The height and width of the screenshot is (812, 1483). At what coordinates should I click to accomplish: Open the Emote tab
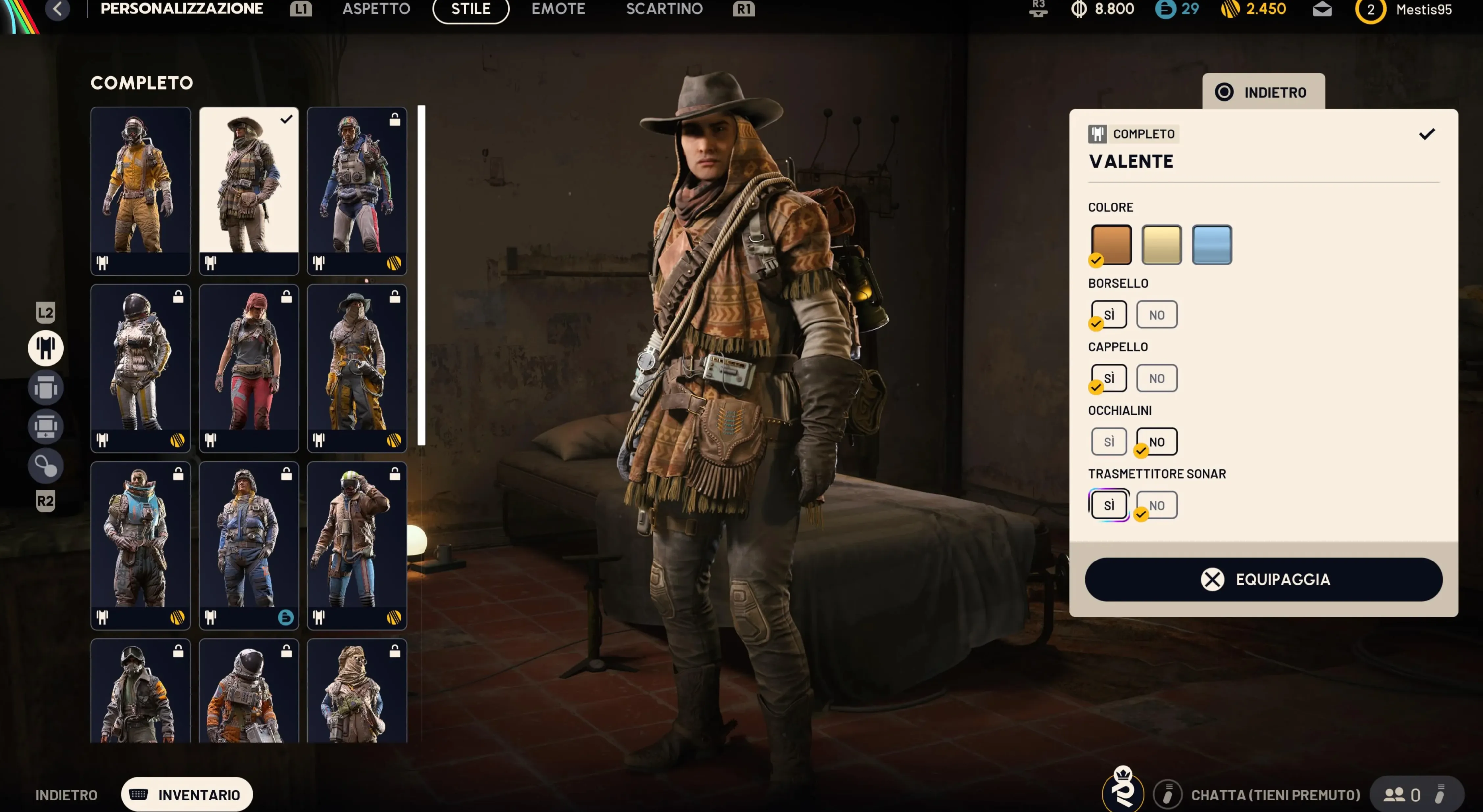click(558, 9)
